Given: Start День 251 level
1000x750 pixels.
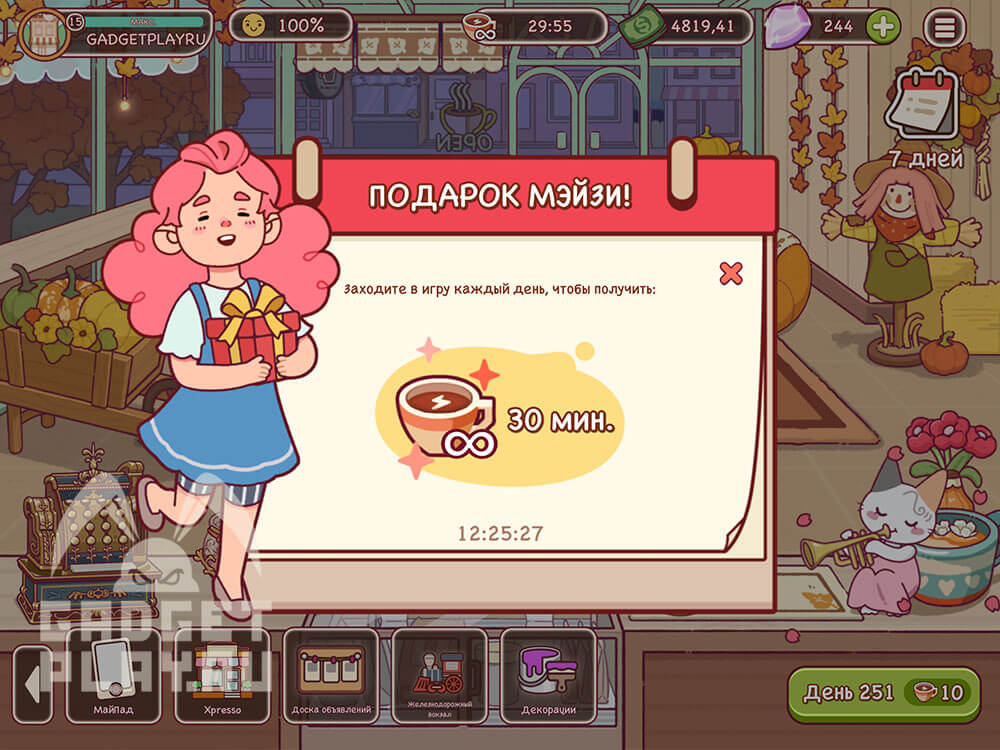Looking at the screenshot, I should [883, 694].
